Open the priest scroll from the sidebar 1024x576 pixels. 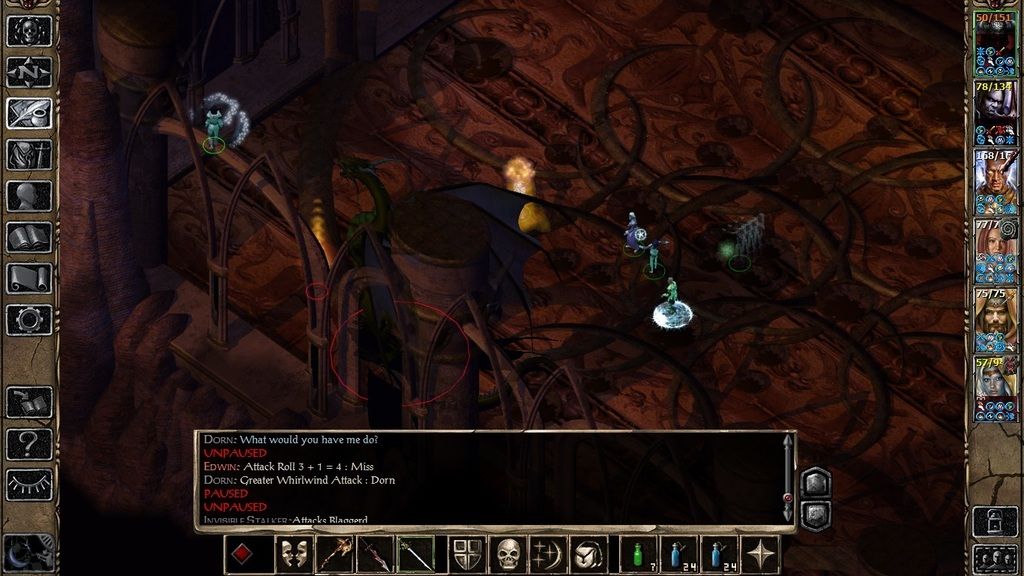[29, 278]
